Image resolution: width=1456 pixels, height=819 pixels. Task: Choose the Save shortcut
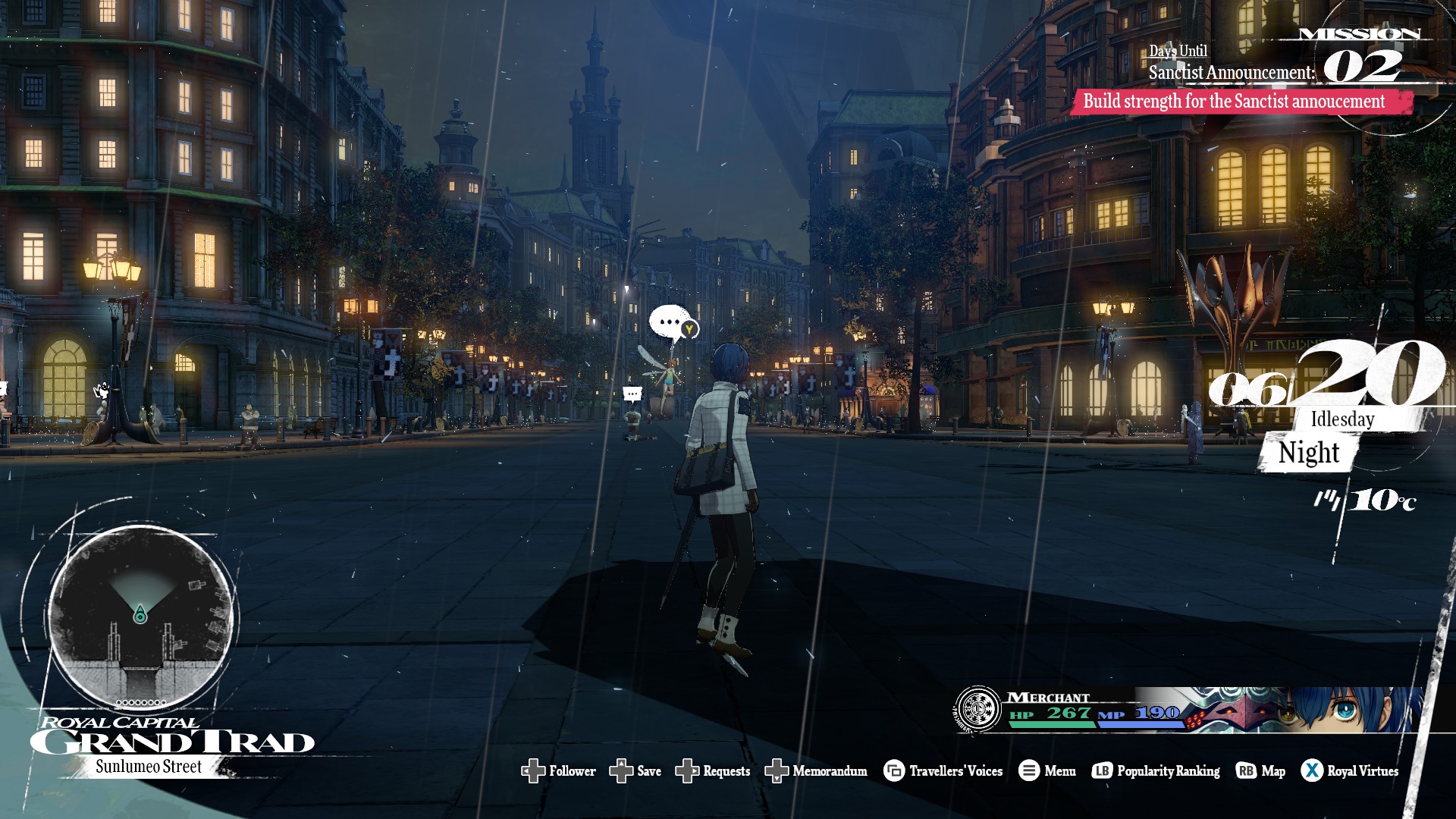635,771
